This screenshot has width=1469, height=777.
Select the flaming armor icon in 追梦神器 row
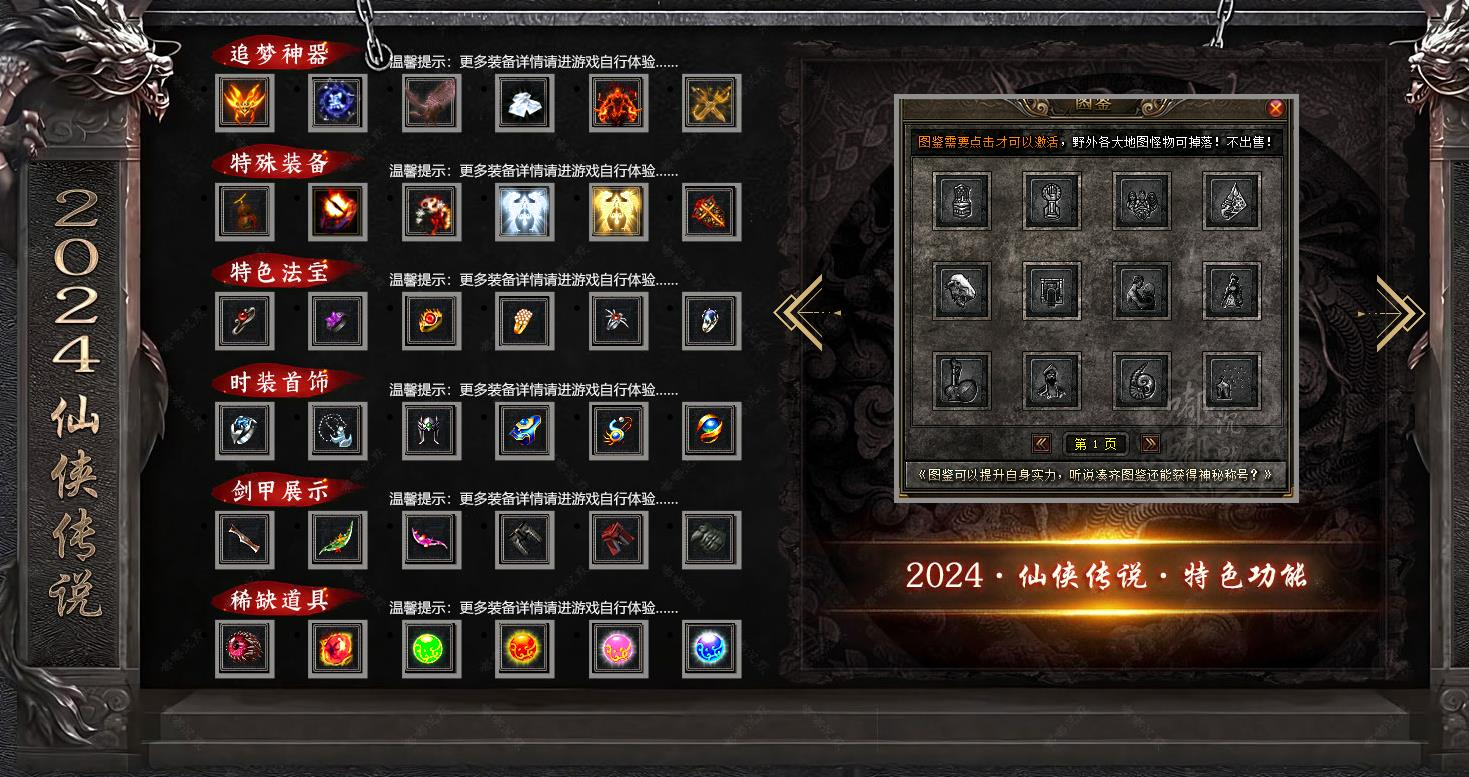(x=618, y=103)
